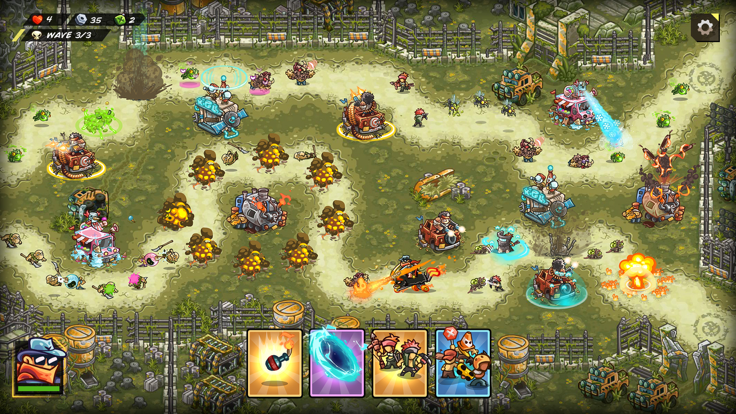Screen dimensions: 736x414
Task: Select the orange gunner unit card
Action: [x=463, y=363]
